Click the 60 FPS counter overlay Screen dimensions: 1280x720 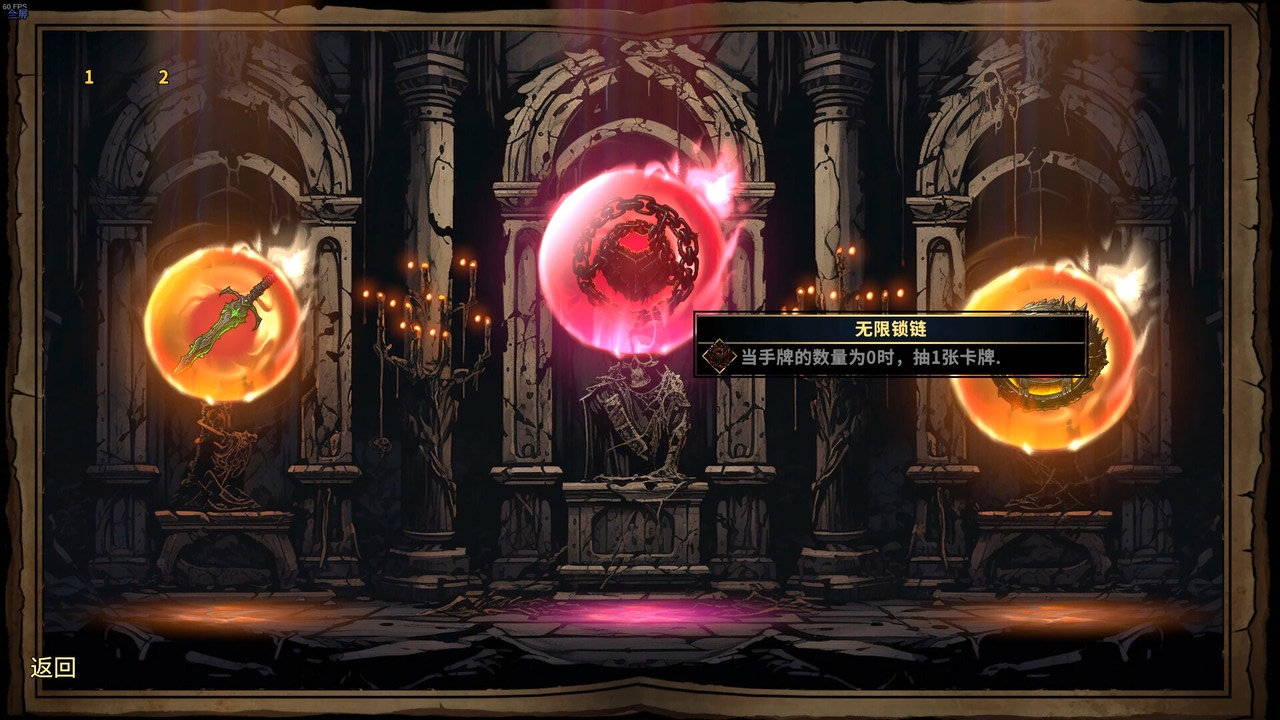point(14,7)
